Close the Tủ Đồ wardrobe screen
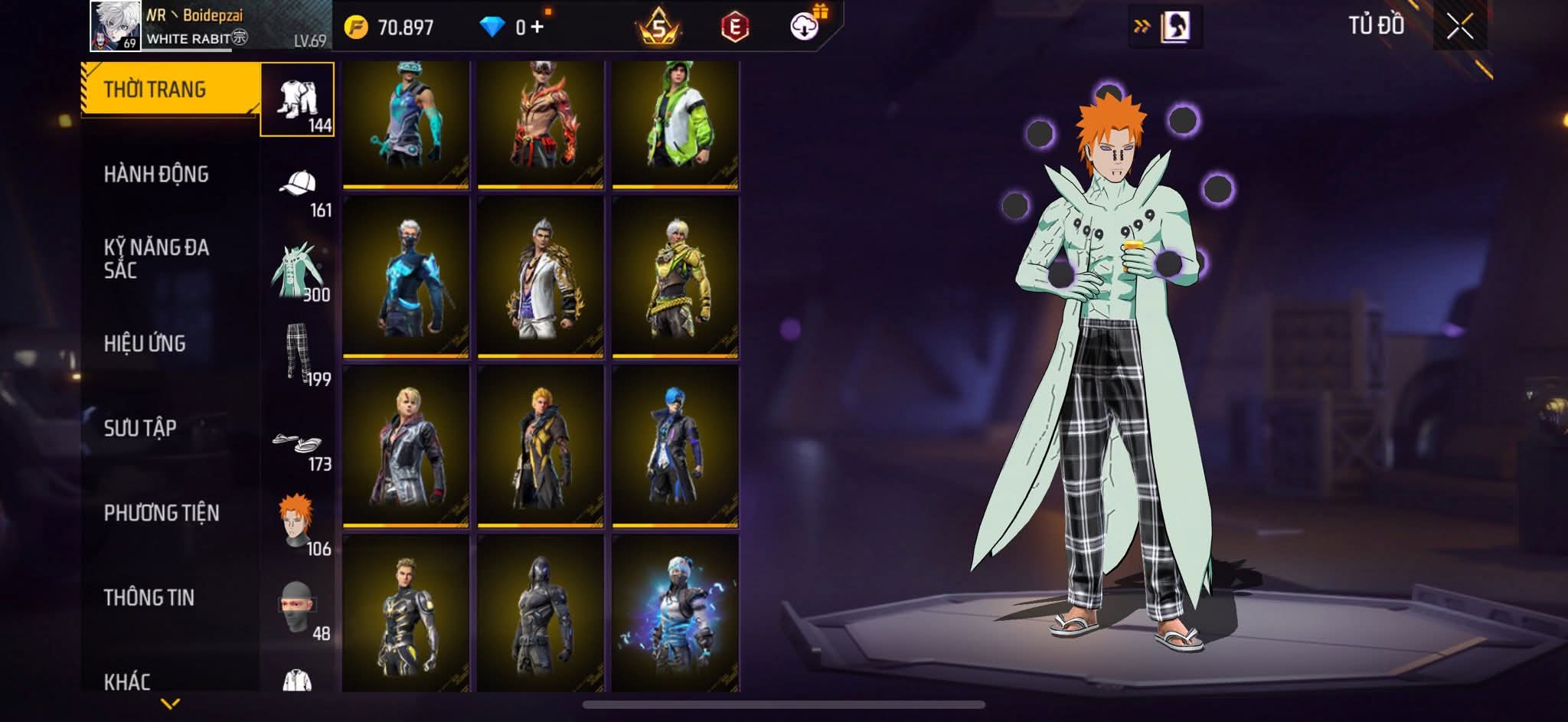The width and height of the screenshot is (1568, 722). [1459, 28]
